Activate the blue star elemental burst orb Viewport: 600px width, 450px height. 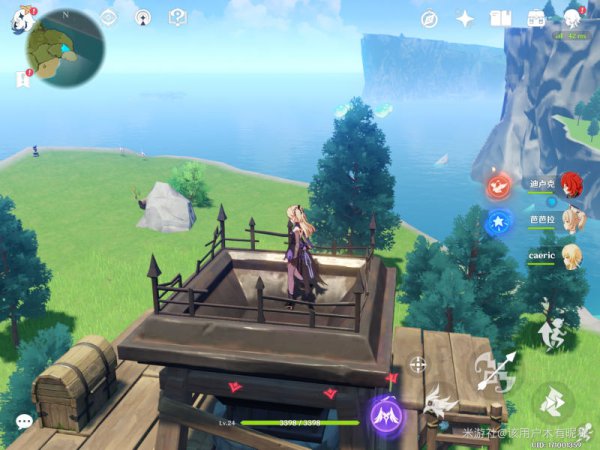tap(498, 222)
